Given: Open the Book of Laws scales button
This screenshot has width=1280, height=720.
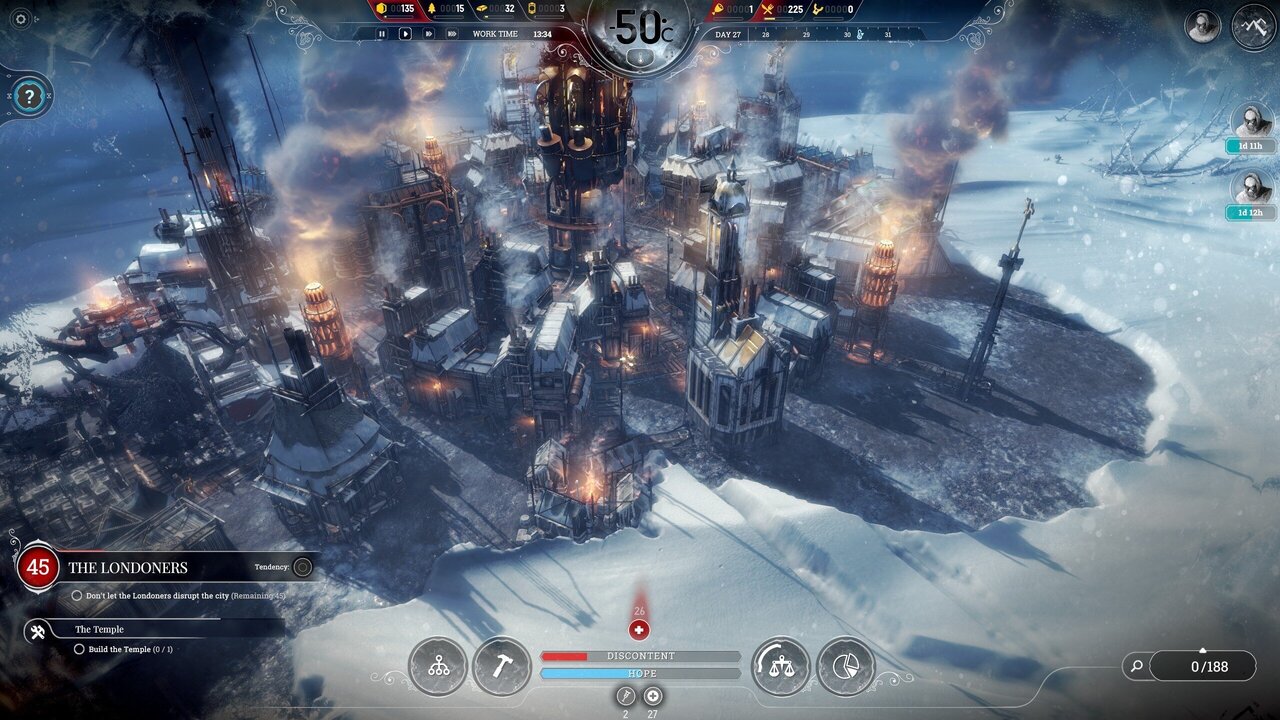Looking at the screenshot, I should [780, 667].
